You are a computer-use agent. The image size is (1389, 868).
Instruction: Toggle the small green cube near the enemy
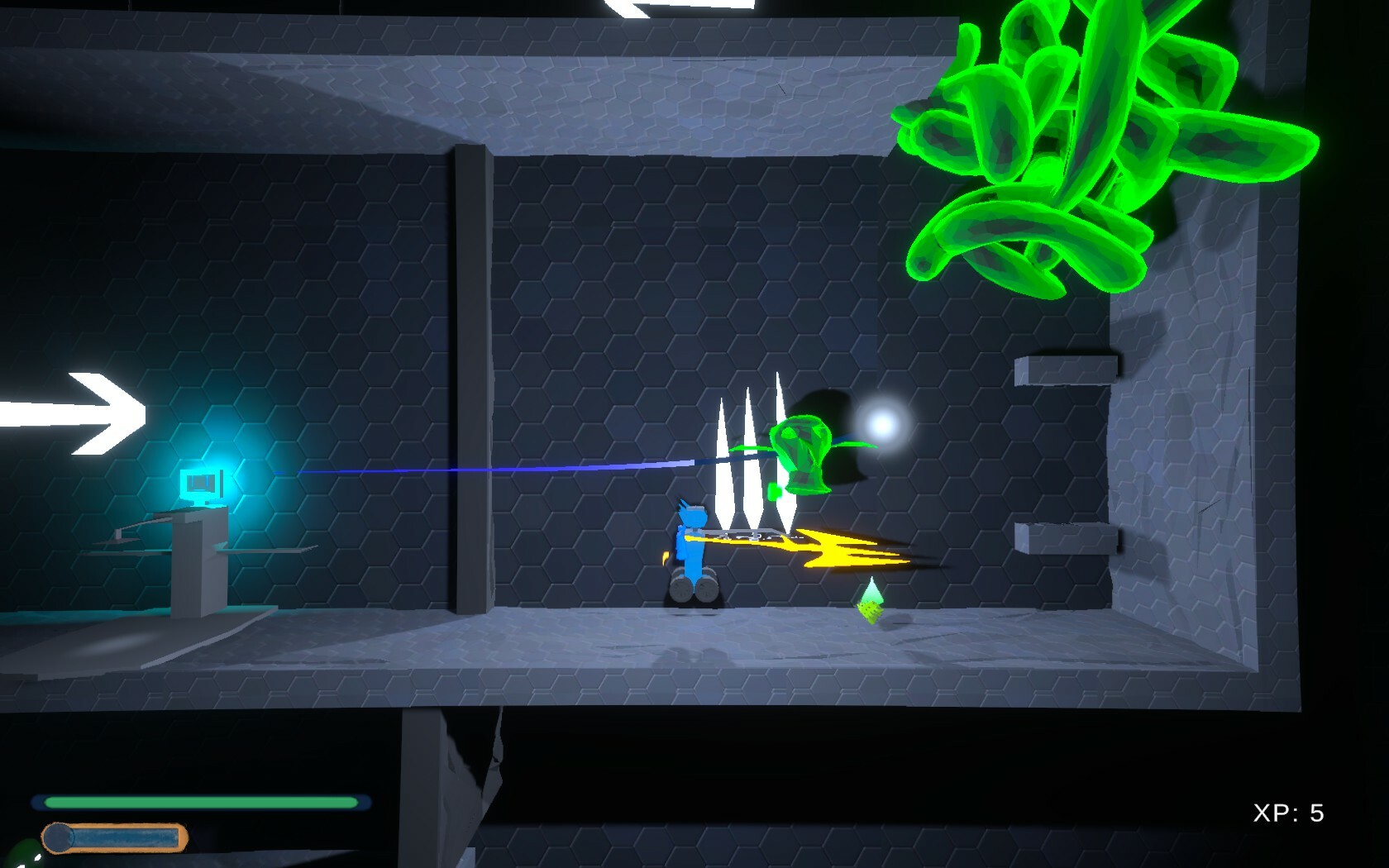(x=774, y=491)
